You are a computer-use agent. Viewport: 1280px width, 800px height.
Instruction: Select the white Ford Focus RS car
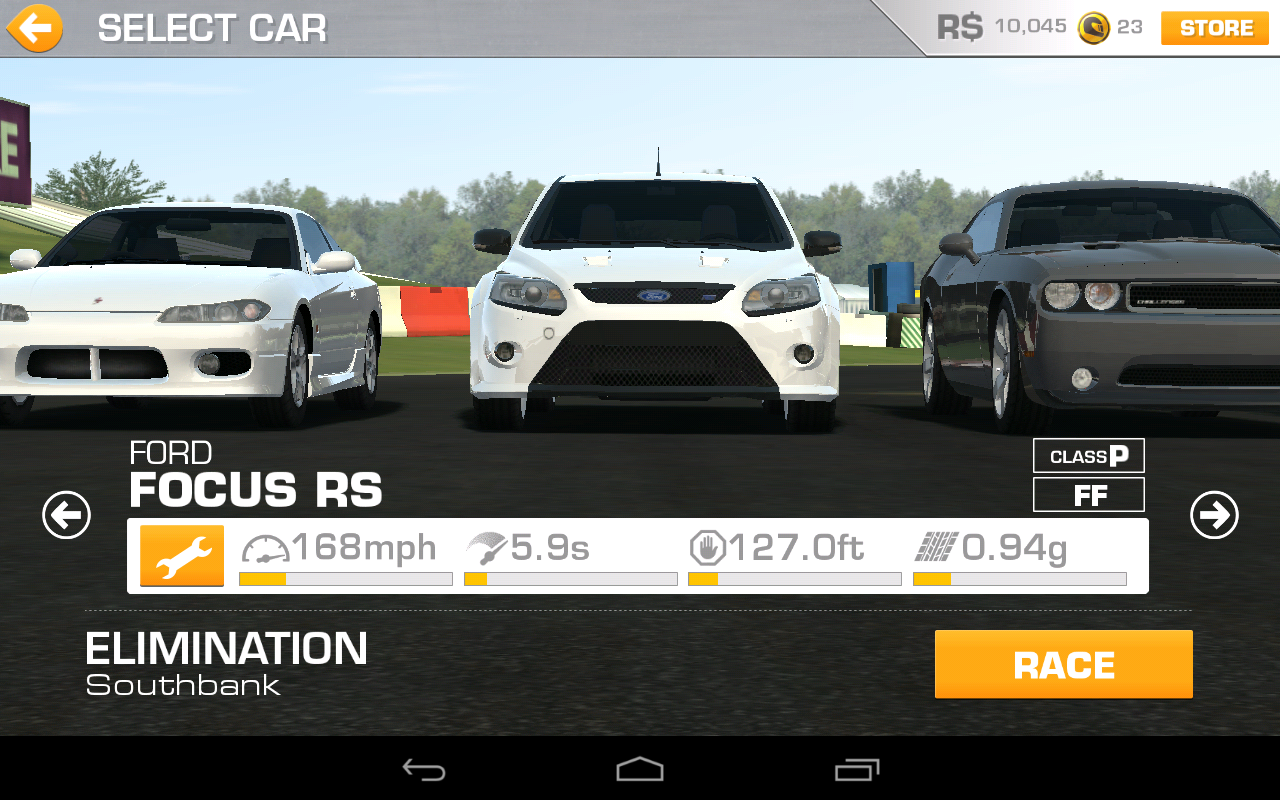pos(655,300)
